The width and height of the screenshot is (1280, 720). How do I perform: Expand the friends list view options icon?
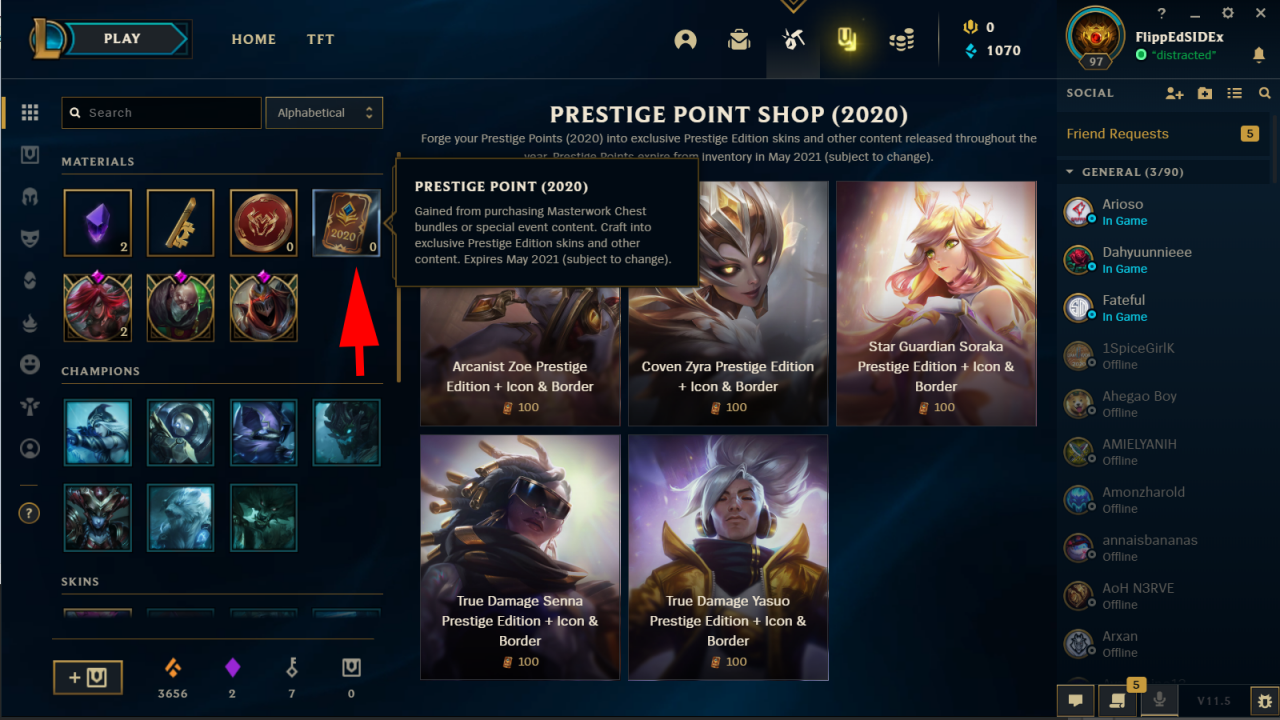coord(1235,93)
